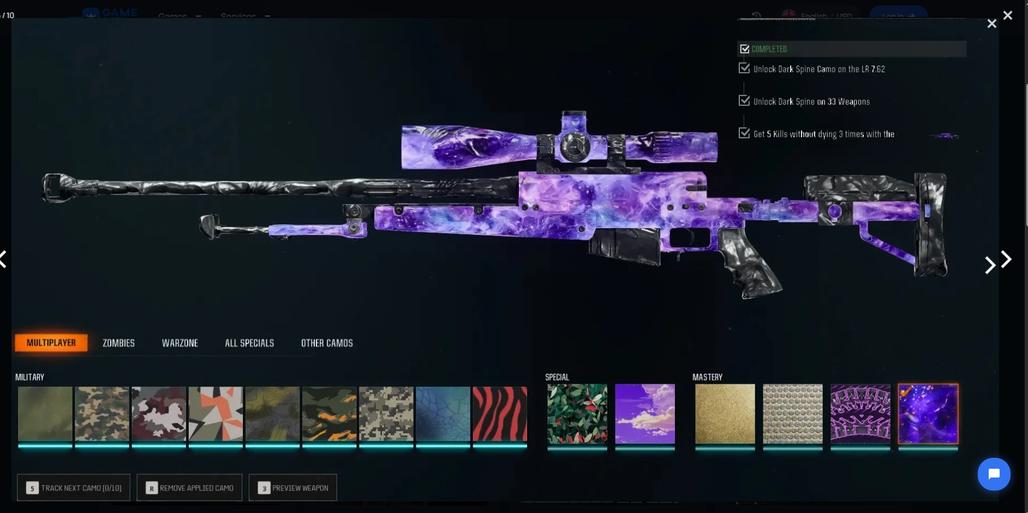
Task: Open the Warzone camo category
Action: (180, 343)
